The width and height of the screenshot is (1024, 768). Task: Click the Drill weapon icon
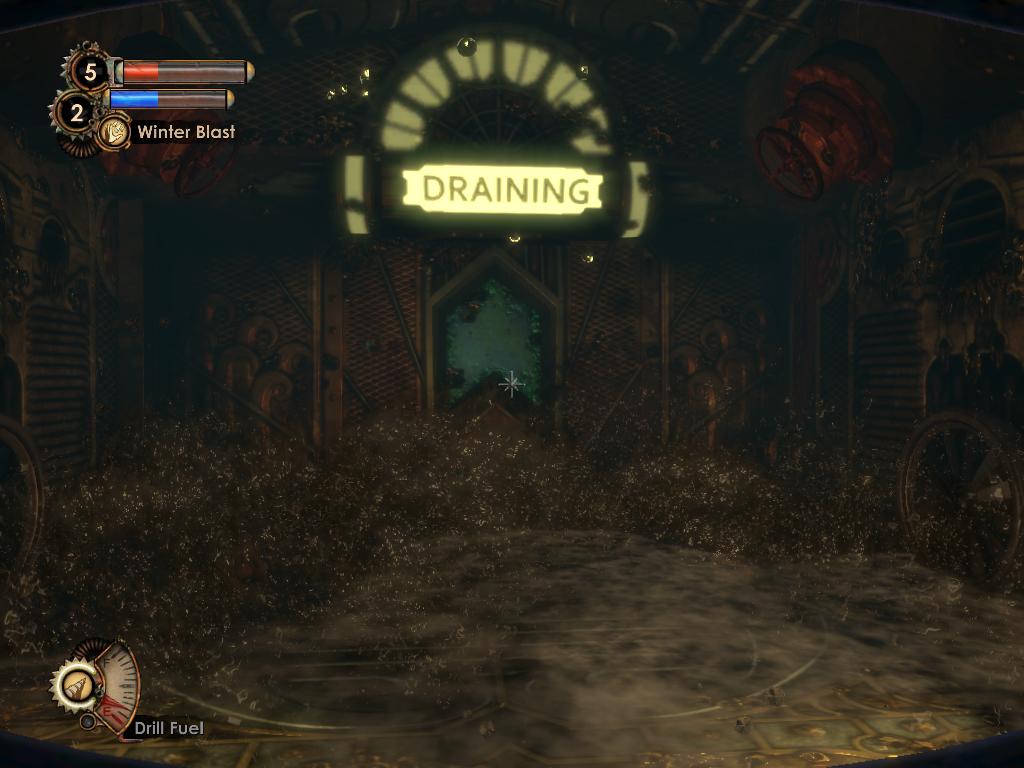click(x=75, y=685)
